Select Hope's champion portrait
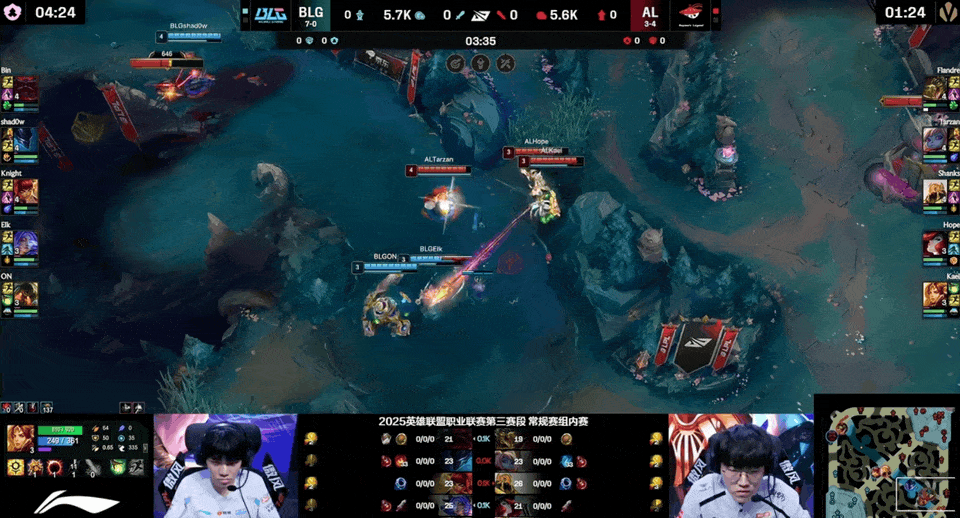Screen dimensions: 960x518 [934, 243]
